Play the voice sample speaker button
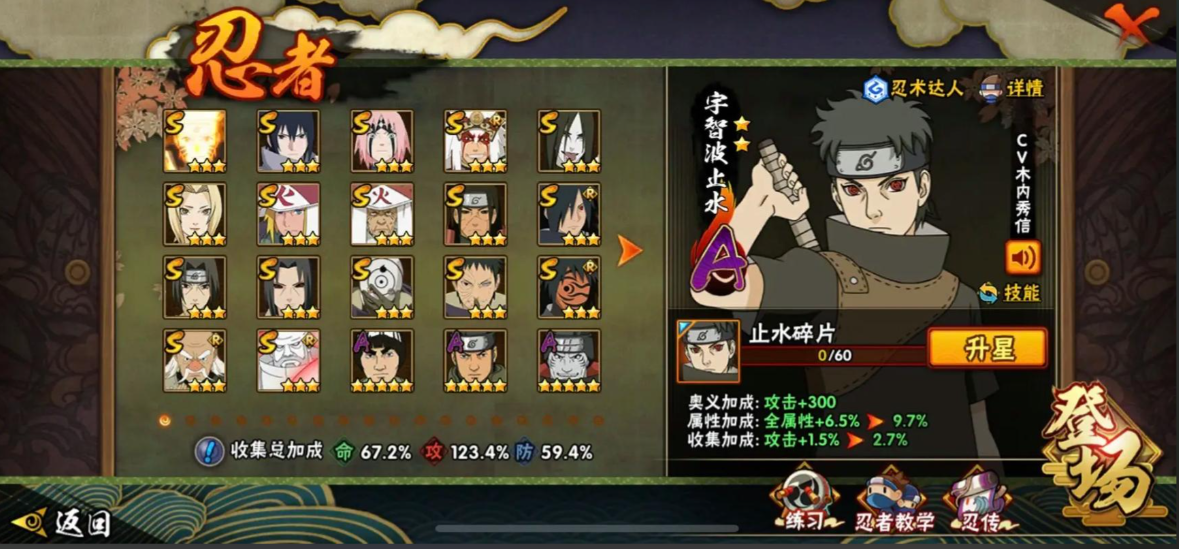This screenshot has width=1179, height=549. tap(1023, 258)
